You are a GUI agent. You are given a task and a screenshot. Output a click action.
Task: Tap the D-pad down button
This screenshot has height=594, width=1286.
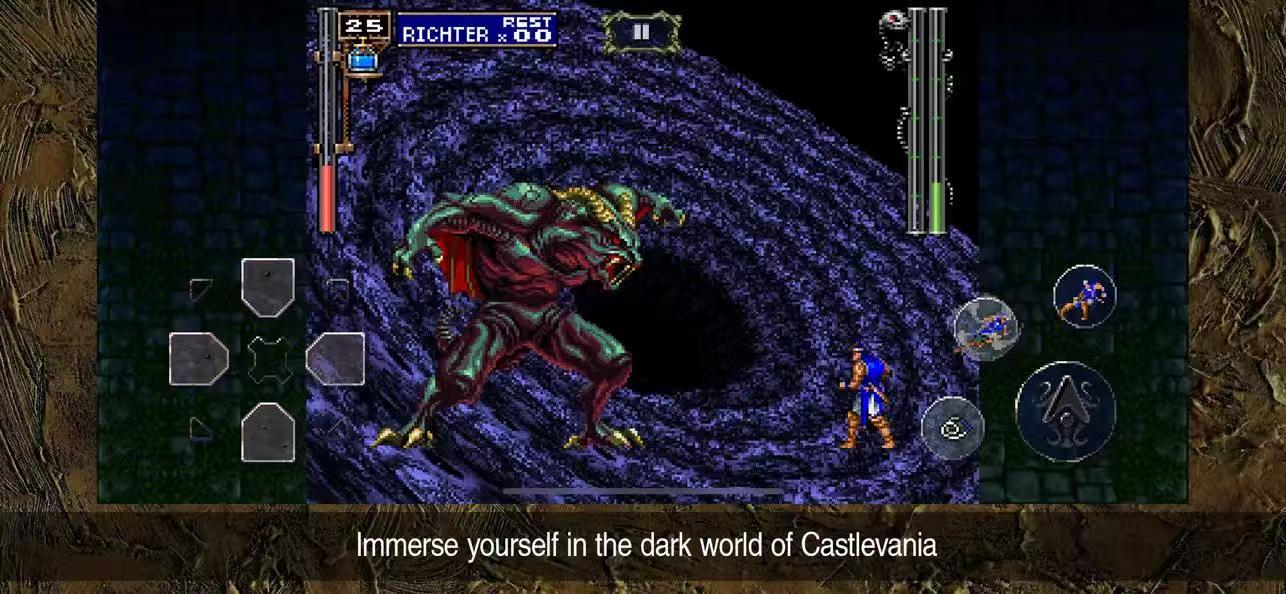point(268,432)
